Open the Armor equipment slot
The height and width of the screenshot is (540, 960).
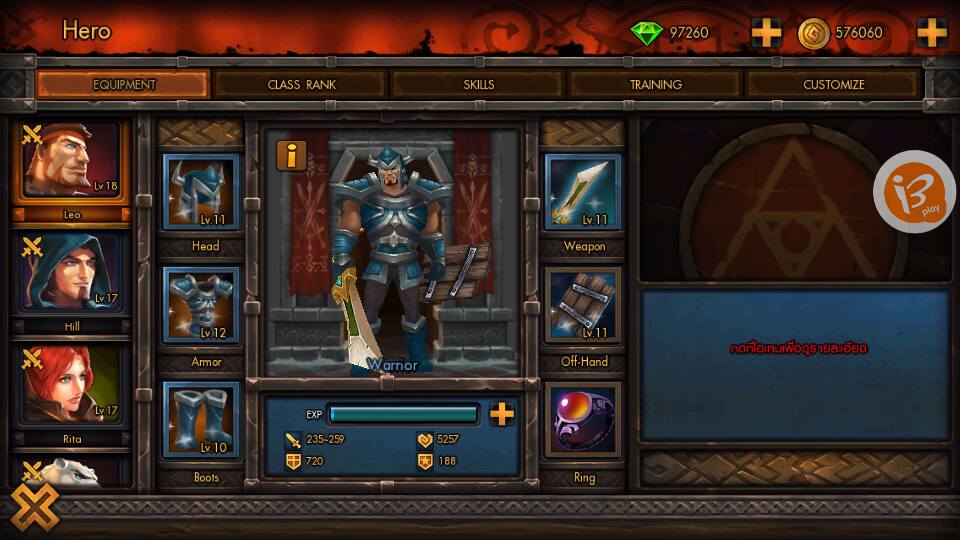click(x=201, y=307)
